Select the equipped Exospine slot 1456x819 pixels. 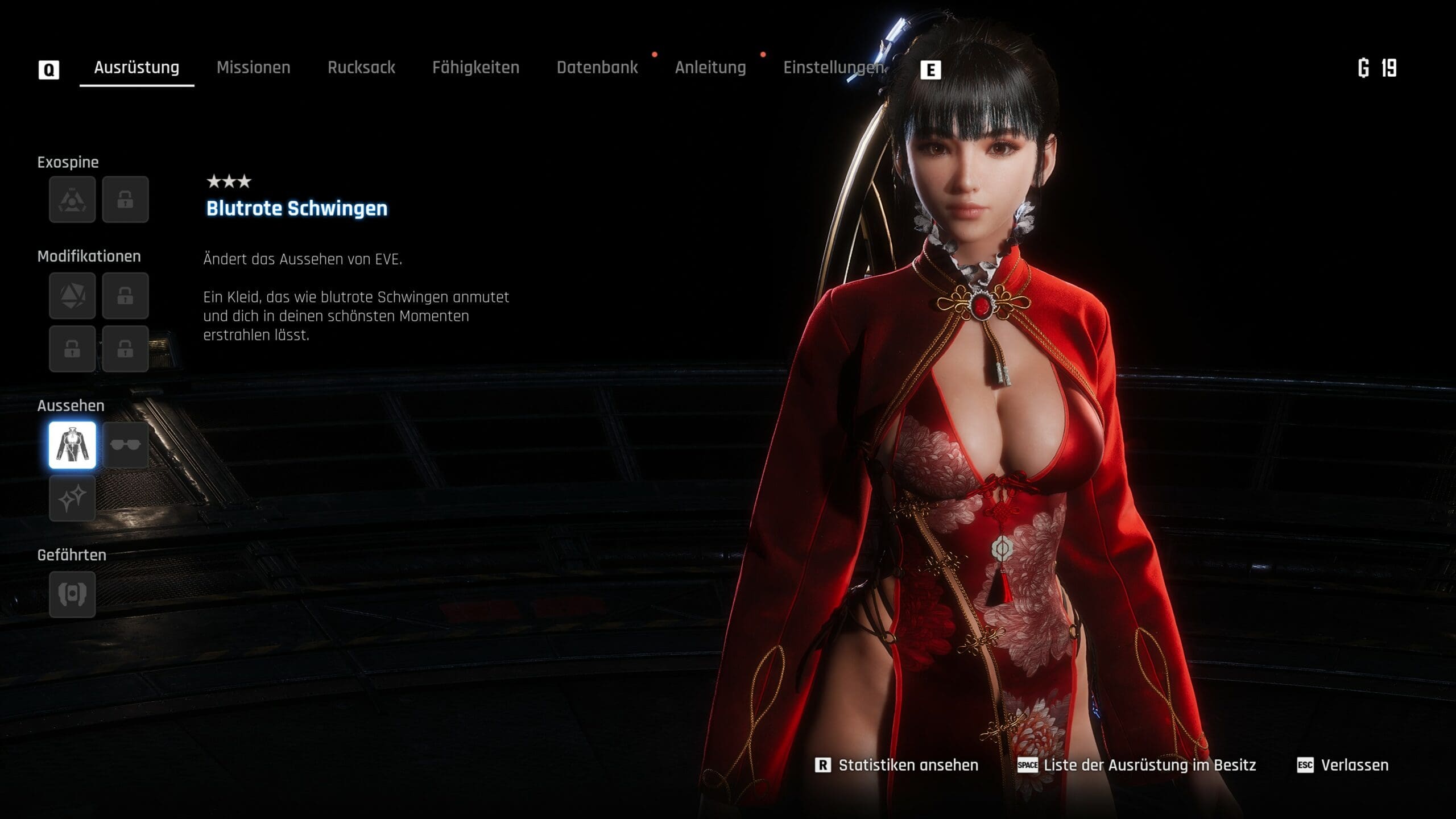click(x=72, y=200)
